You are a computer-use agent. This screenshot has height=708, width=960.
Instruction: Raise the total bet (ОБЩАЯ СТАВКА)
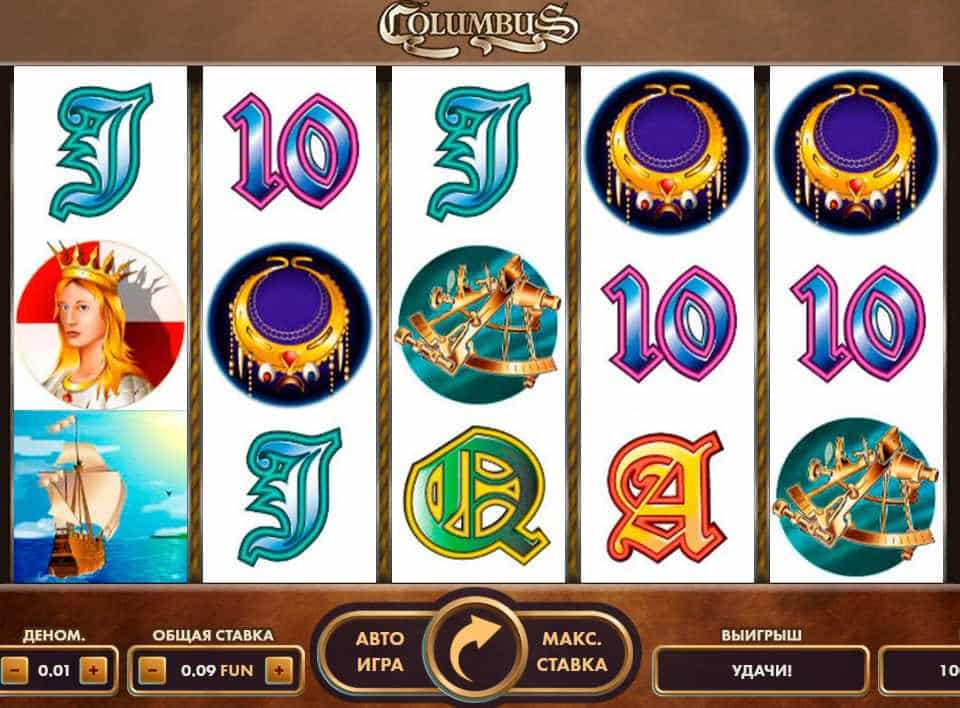coord(279,670)
